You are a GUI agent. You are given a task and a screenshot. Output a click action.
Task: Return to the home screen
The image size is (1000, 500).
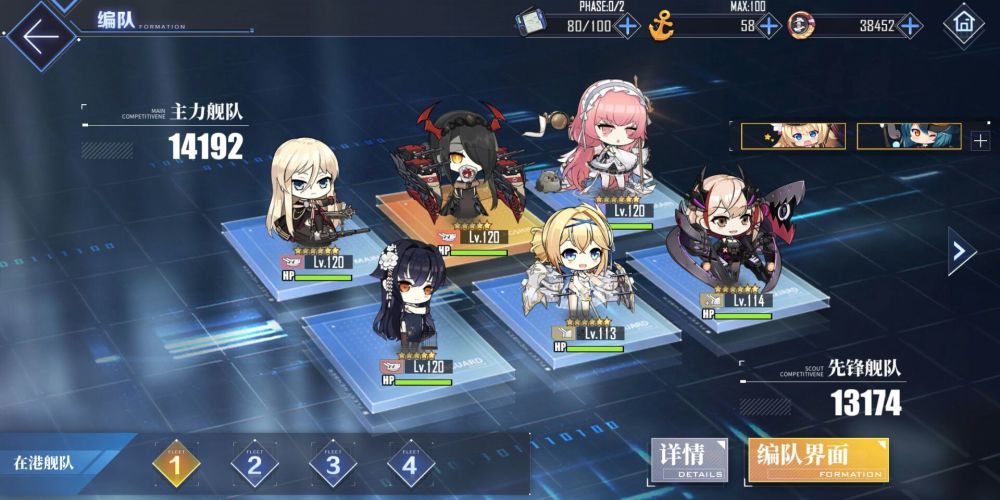964,22
